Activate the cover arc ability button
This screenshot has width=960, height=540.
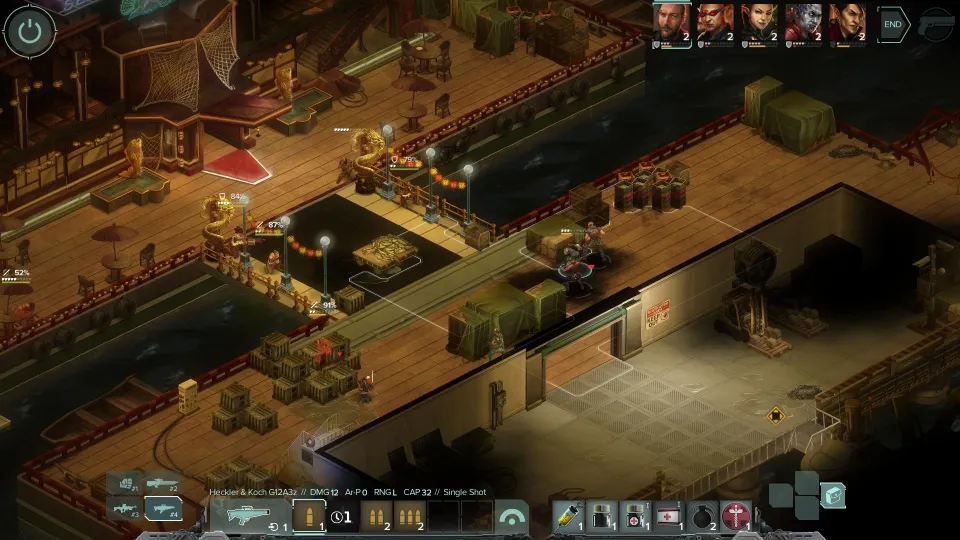coord(512,516)
